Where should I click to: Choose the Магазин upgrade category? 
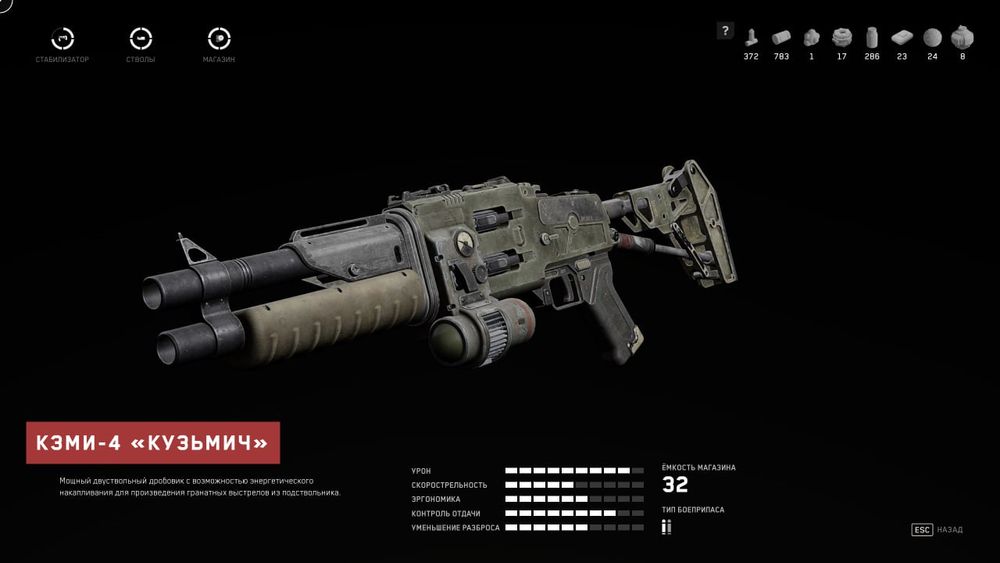click(218, 39)
